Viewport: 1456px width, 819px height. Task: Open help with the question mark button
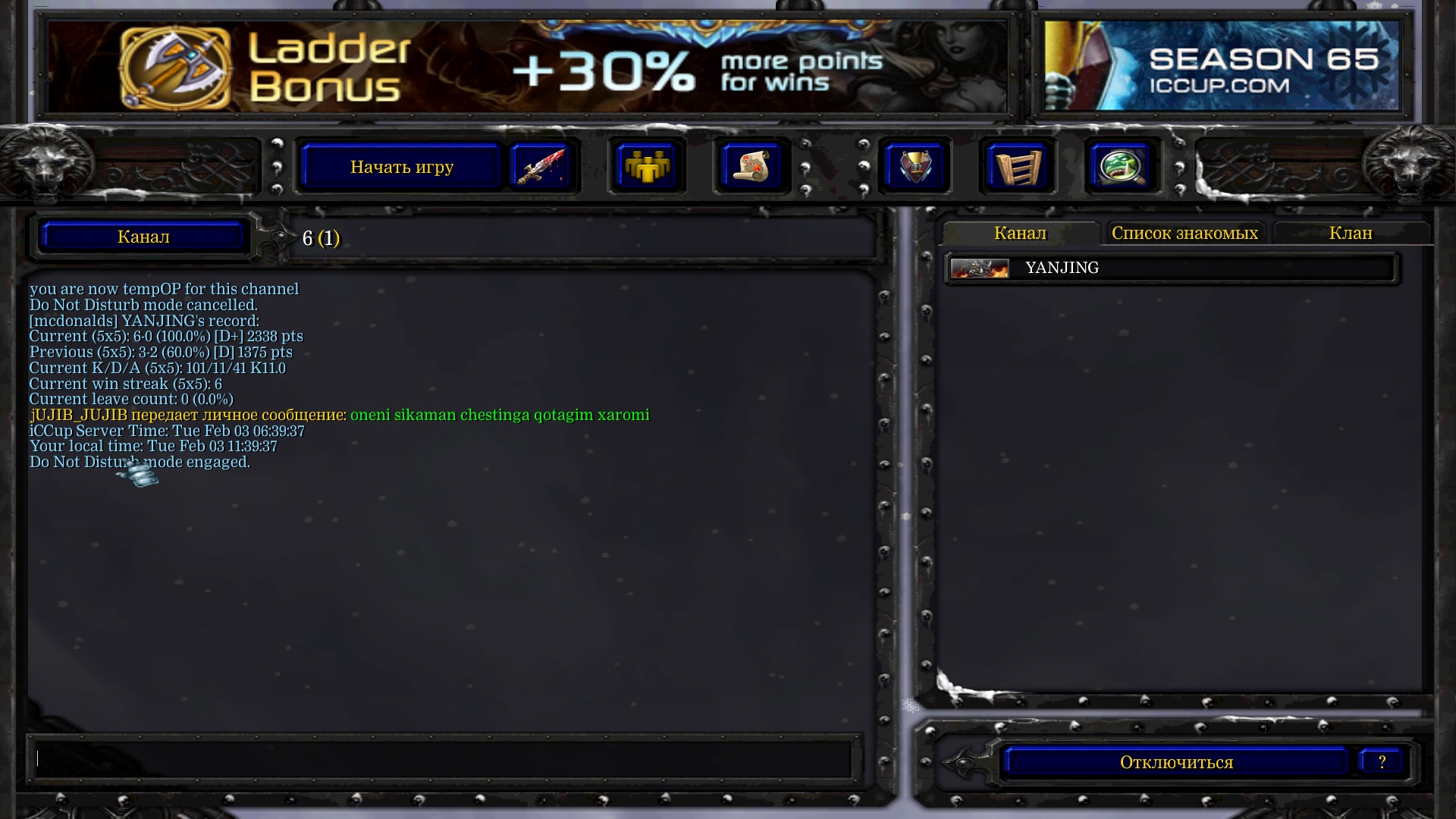(1382, 762)
